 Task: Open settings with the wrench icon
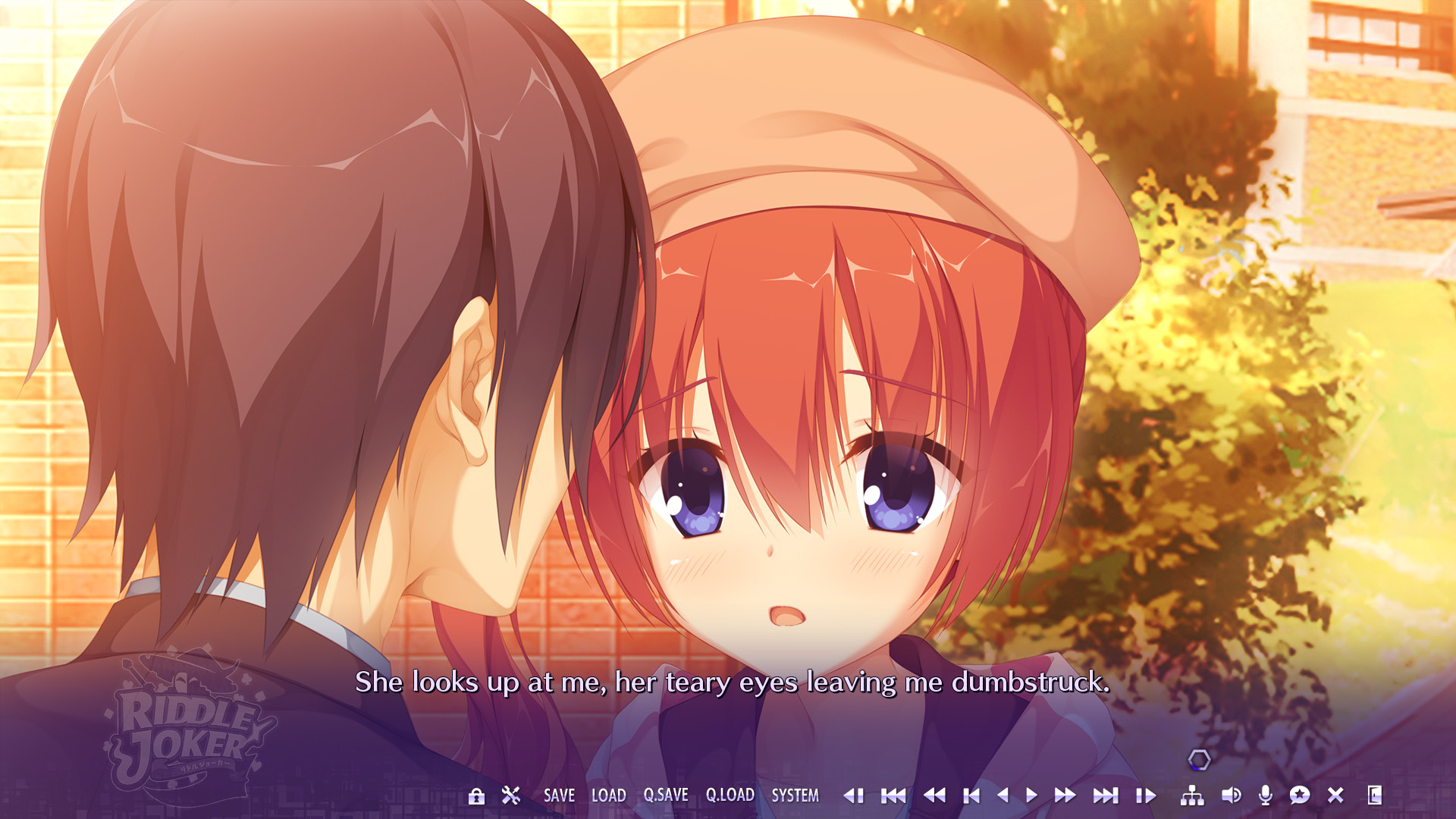coord(510,796)
